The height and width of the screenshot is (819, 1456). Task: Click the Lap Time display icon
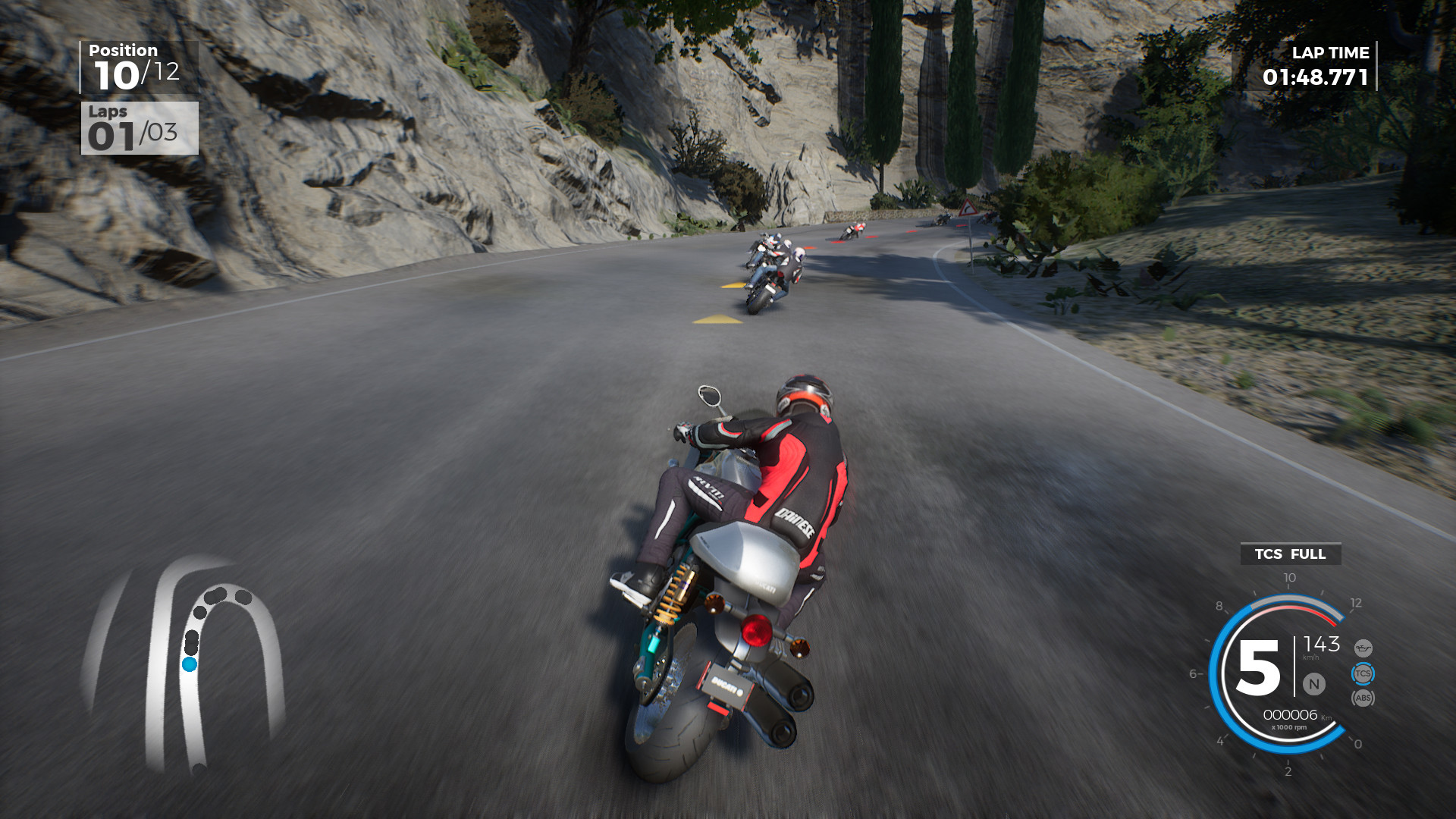point(1332,53)
